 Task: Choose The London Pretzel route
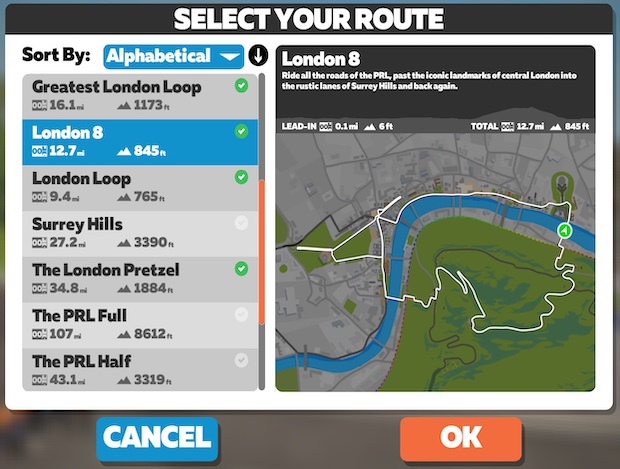[x=140, y=278]
